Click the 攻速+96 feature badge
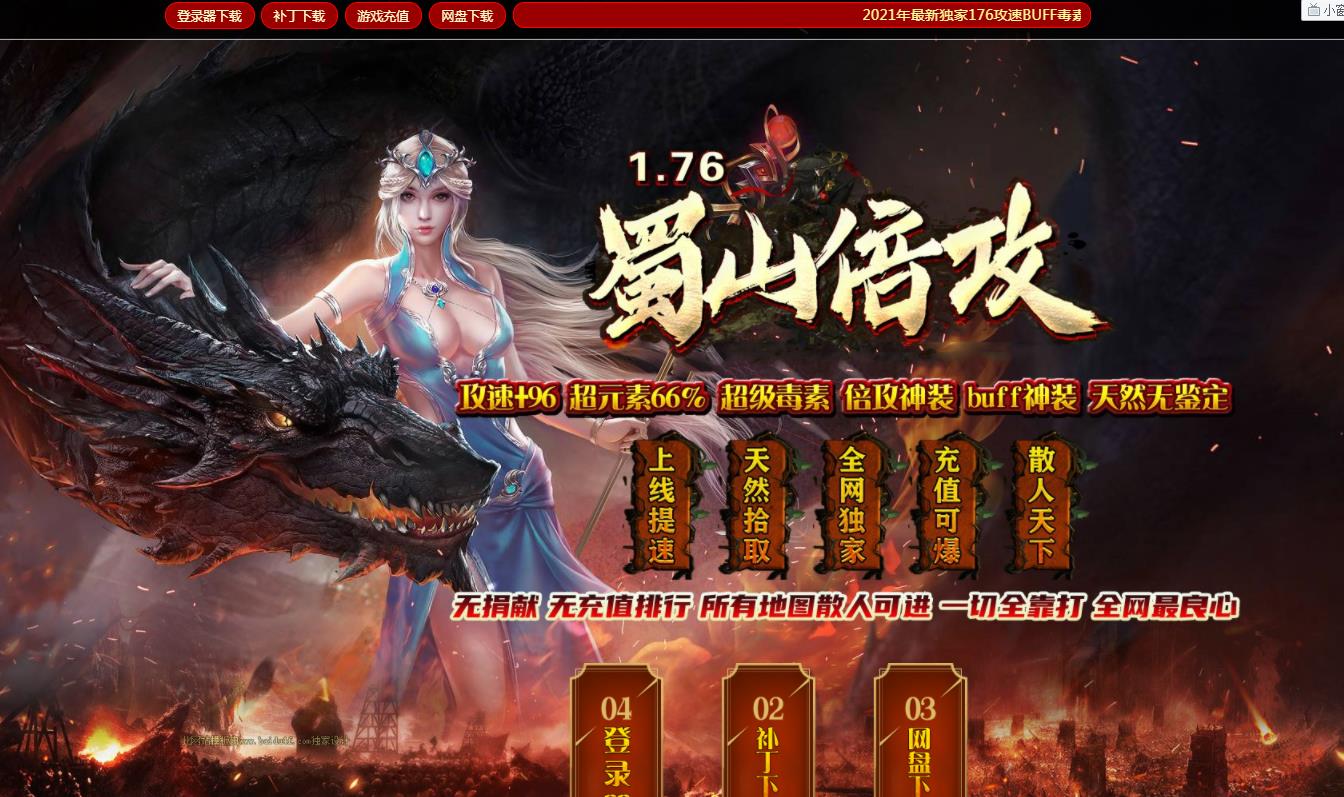This screenshot has height=797, width=1344. coord(508,397)
